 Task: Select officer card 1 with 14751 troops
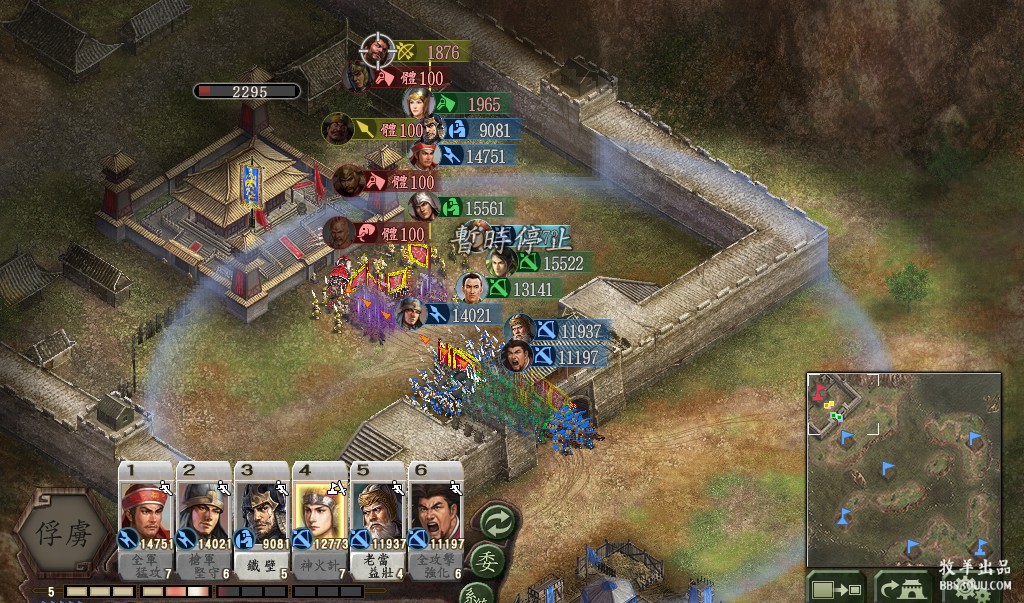coord(146,520)
